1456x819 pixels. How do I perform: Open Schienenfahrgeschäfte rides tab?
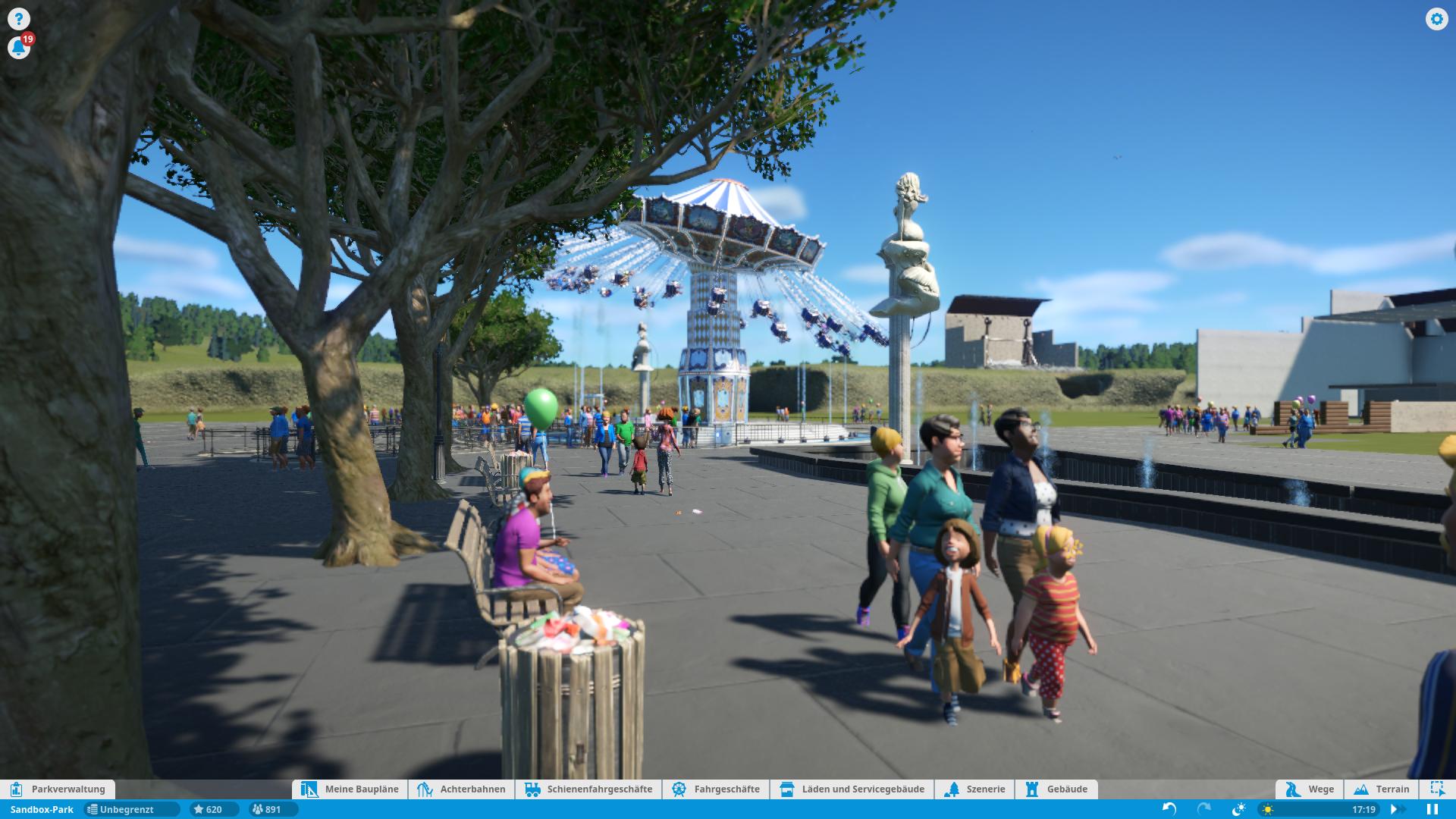click(588, 789)
